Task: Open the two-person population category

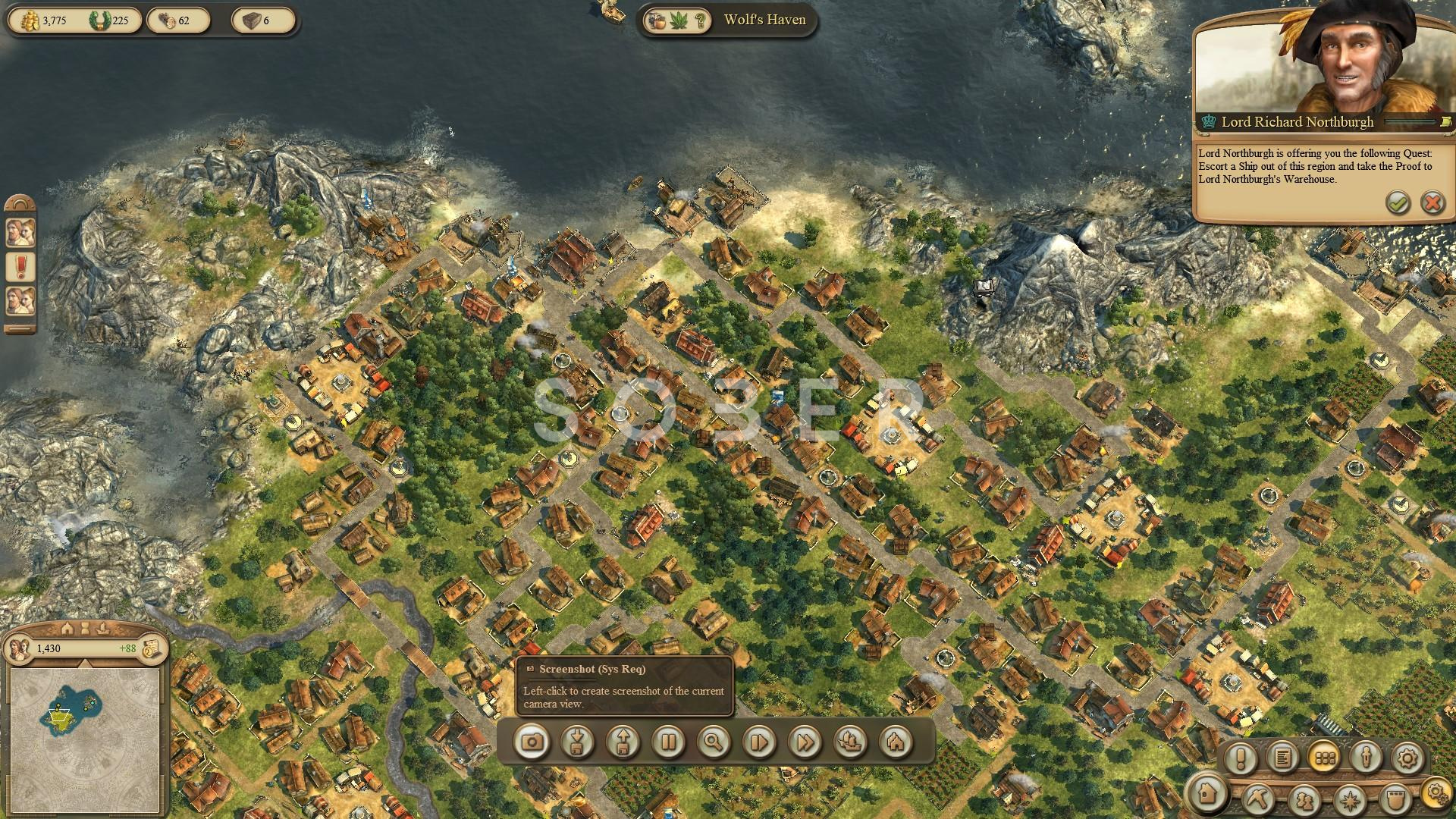Action: click(1304, 799)
